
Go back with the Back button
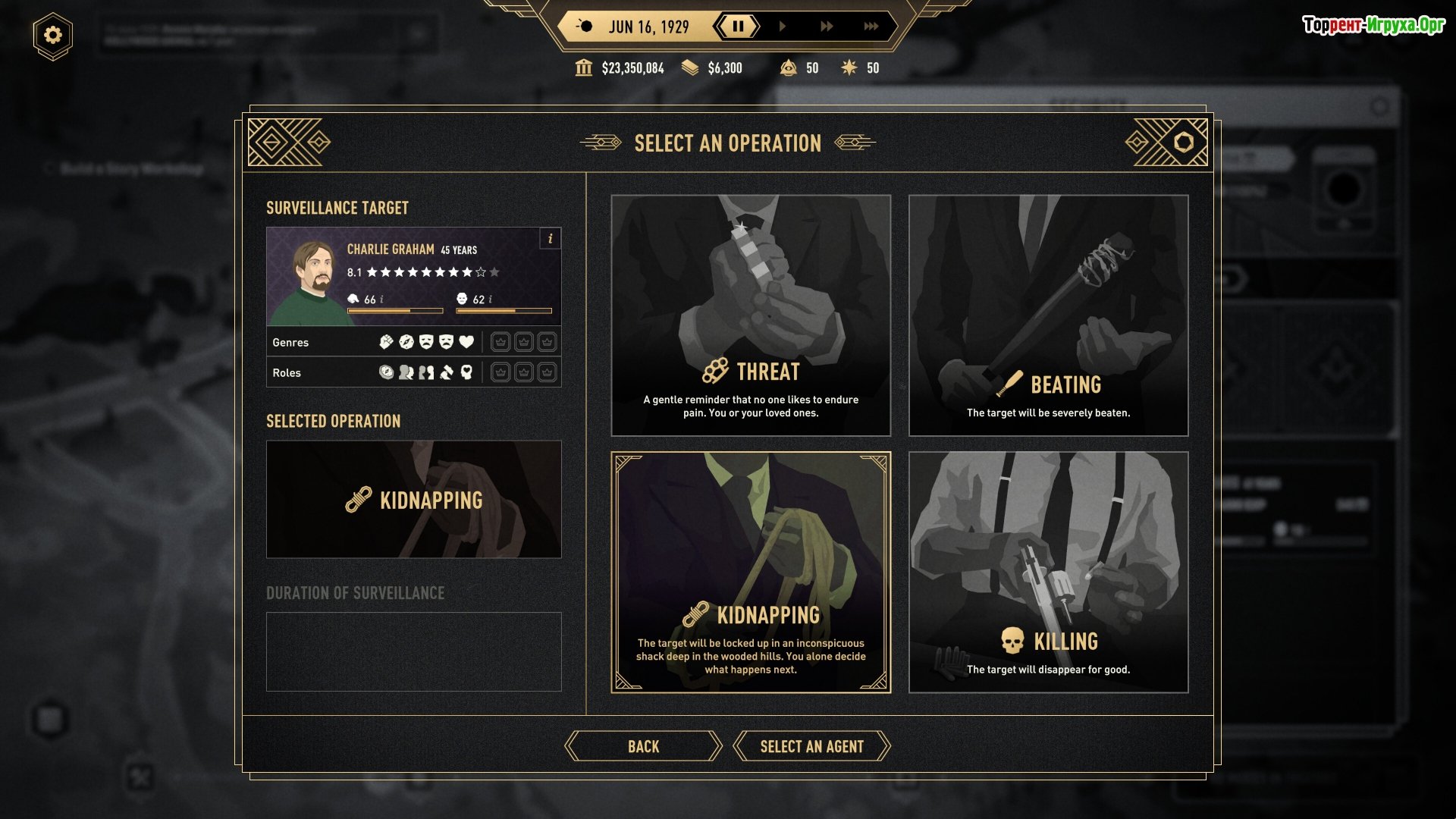[x=643, y=746]
